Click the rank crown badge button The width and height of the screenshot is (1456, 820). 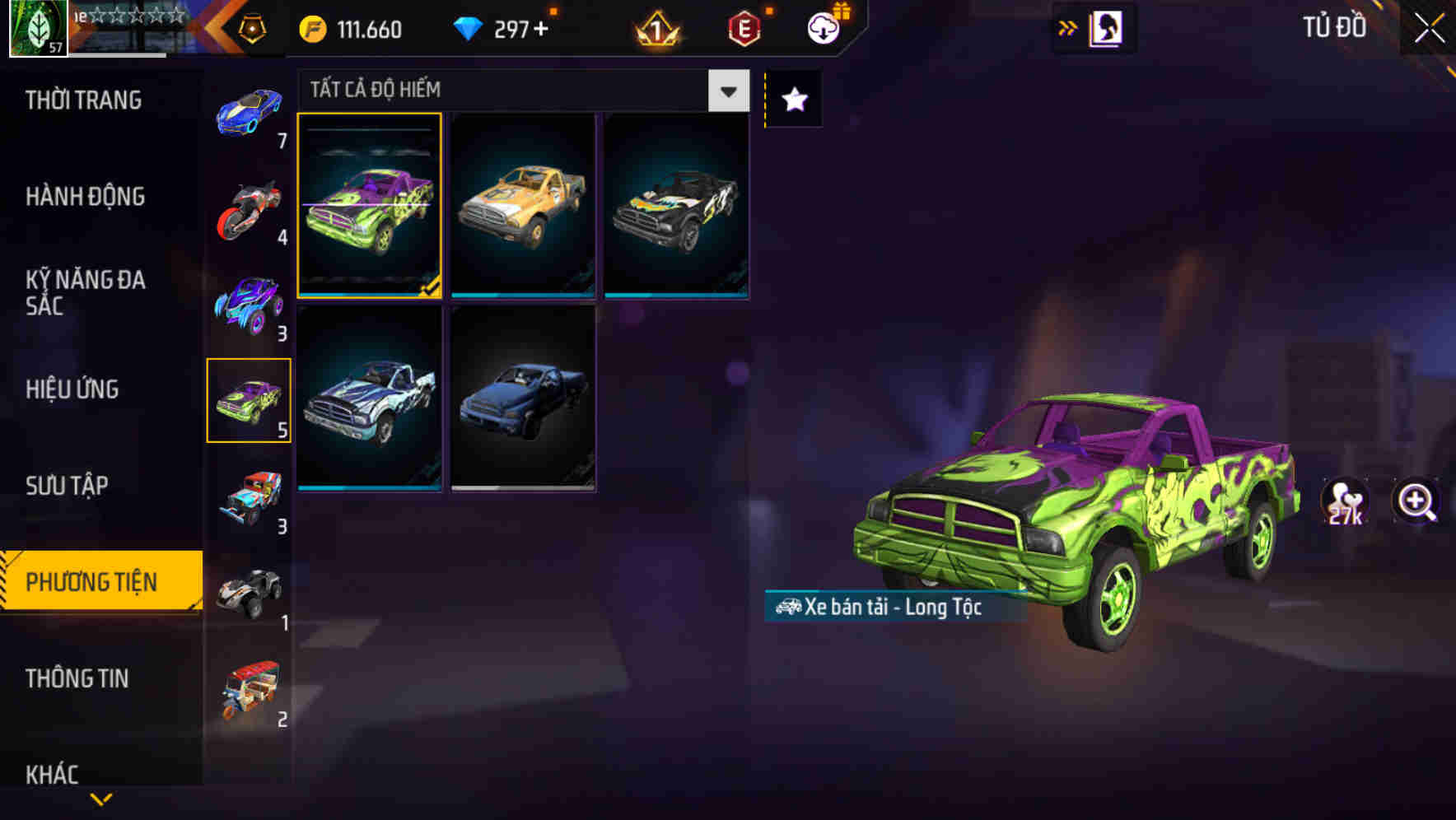point(655,29)
